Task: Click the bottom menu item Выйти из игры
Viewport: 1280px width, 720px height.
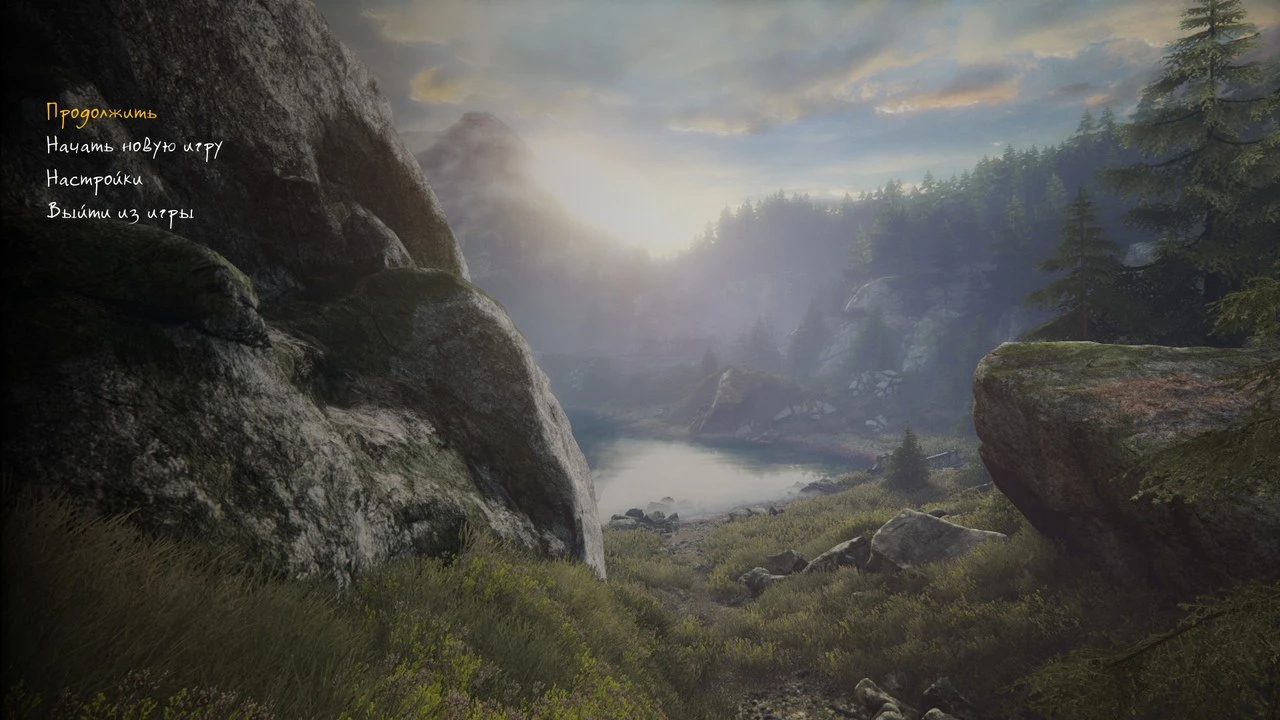Action: [x=119, y=211]
